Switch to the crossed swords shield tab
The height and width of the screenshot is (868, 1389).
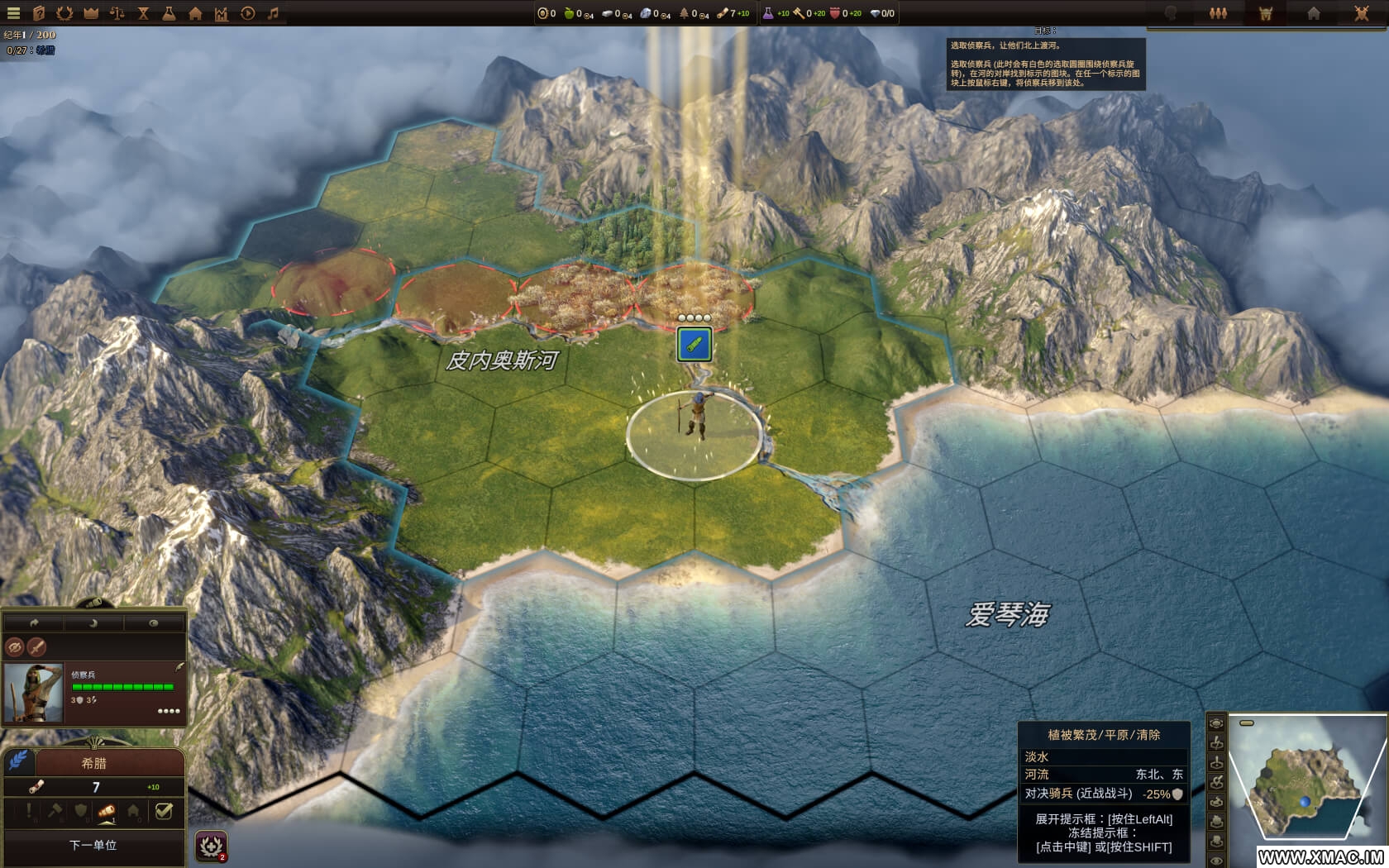click(x=1362, y=13)
